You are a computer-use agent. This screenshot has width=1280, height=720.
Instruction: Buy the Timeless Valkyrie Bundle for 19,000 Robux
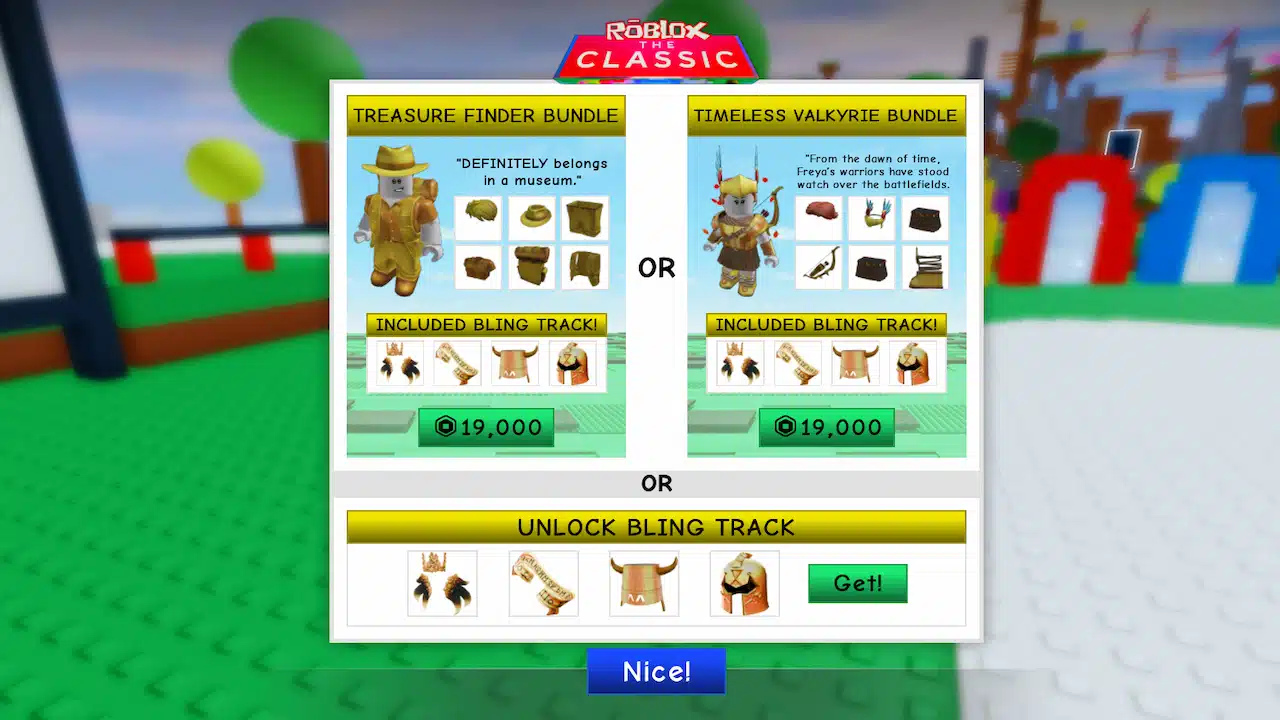click(827, 427)
